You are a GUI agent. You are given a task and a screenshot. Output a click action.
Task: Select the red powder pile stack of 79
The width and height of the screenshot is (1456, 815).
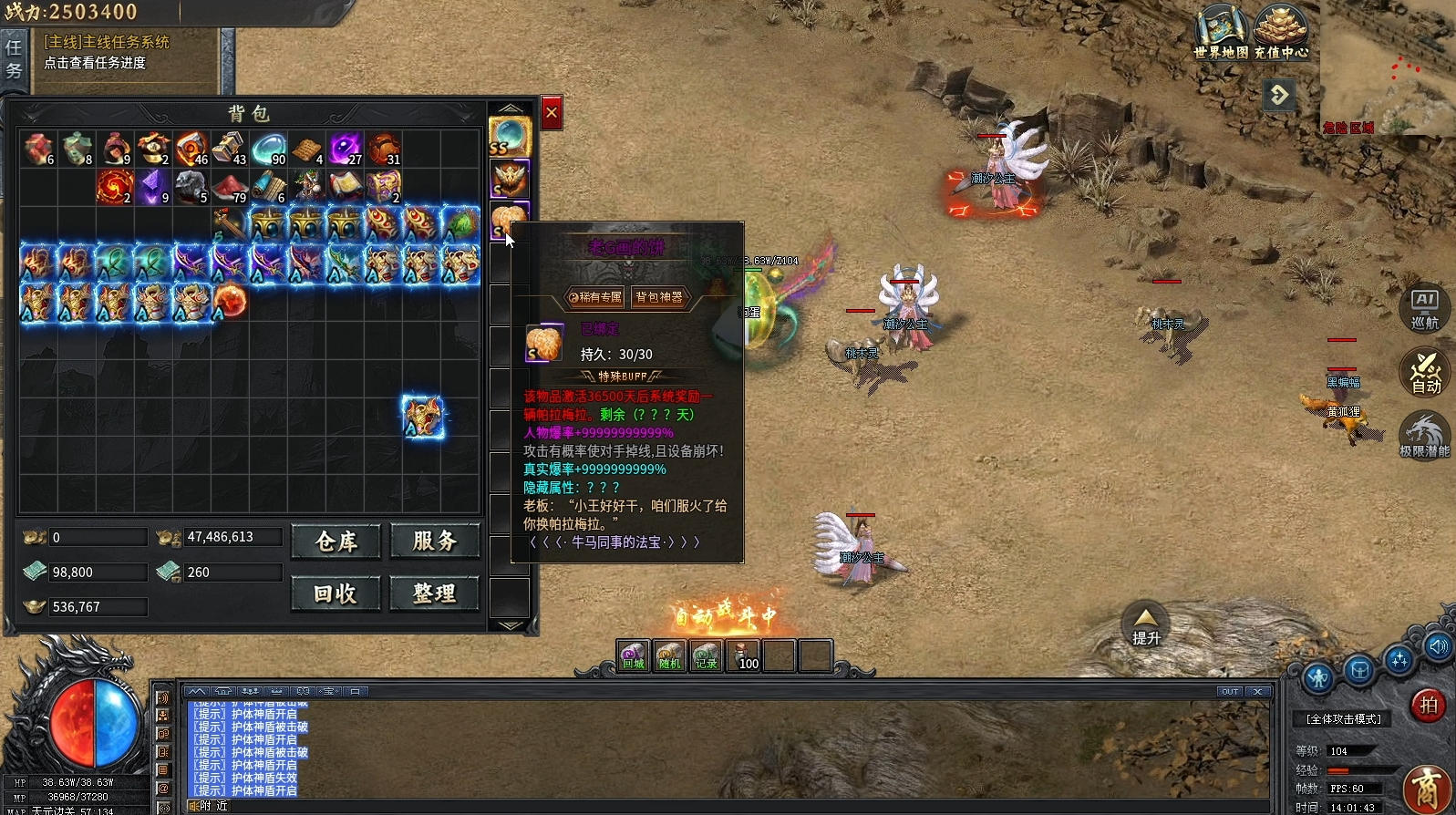pos(231,186)
